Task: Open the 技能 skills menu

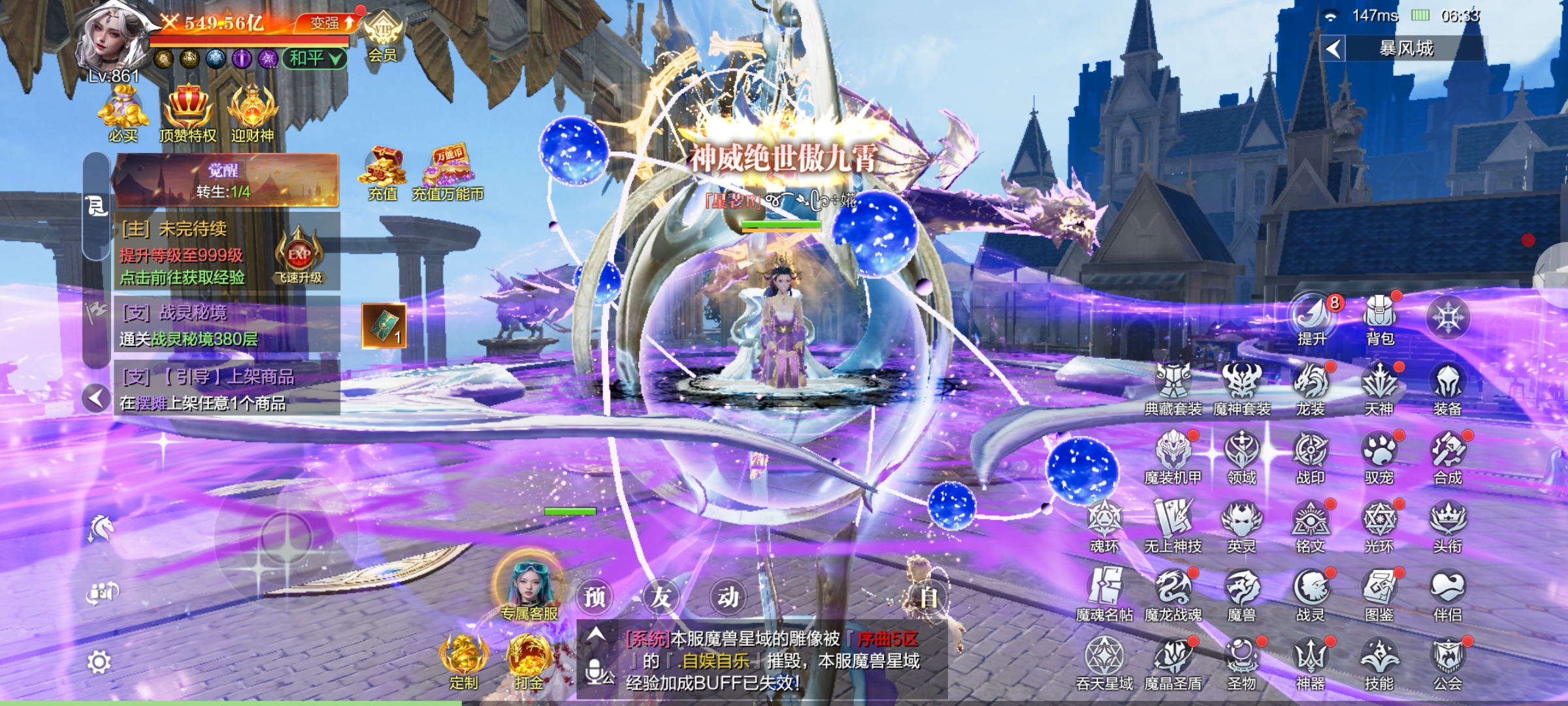Action: tap(1379, 662)
